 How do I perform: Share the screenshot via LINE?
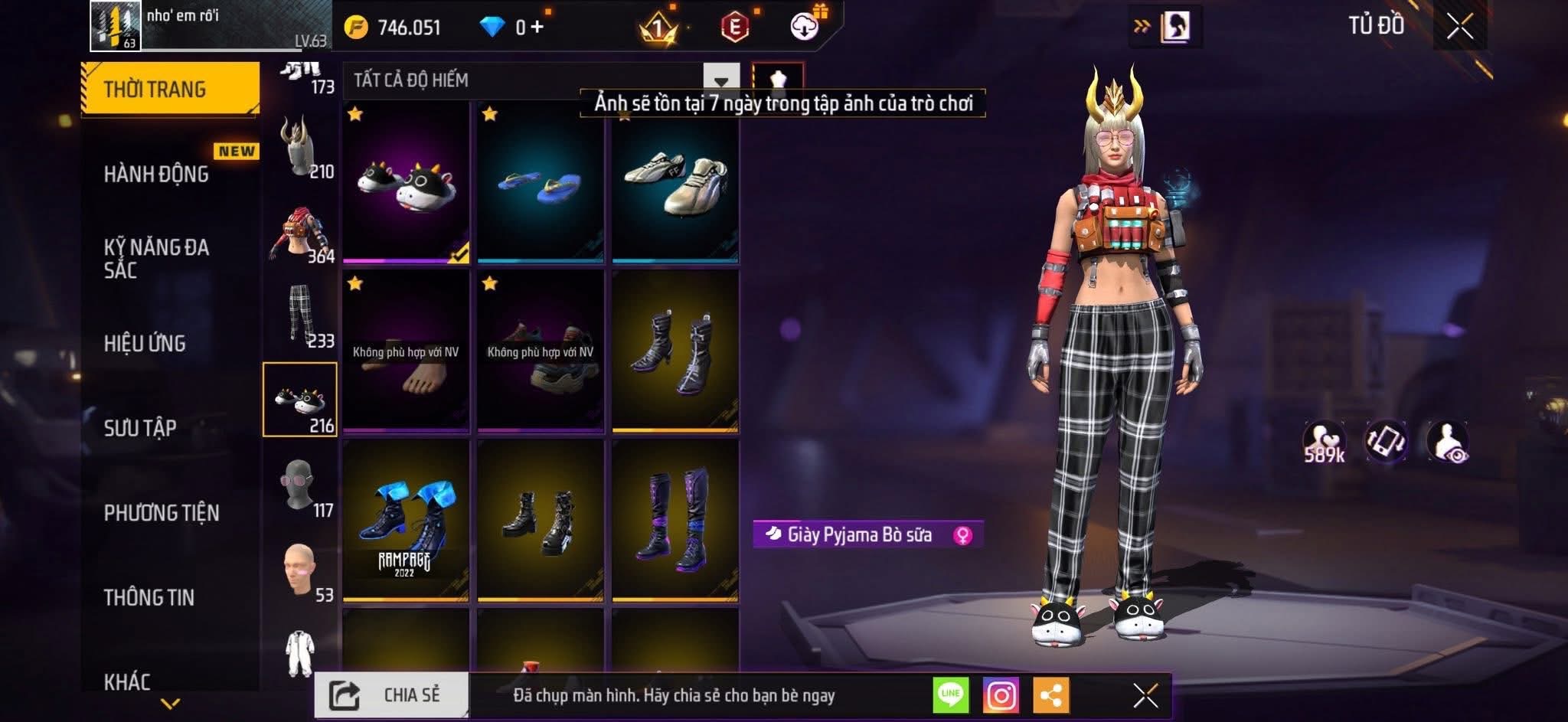(x=950, y=695)
